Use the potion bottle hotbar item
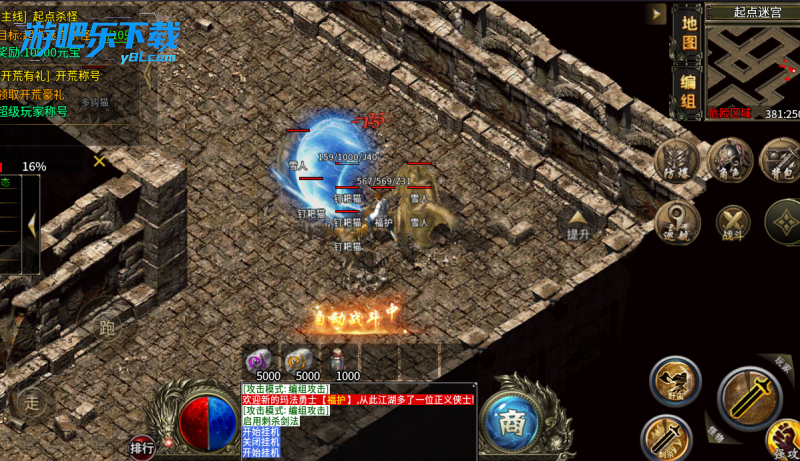This screenshot has width=800, height=461. pyautogui.click(x=337, y=360)
